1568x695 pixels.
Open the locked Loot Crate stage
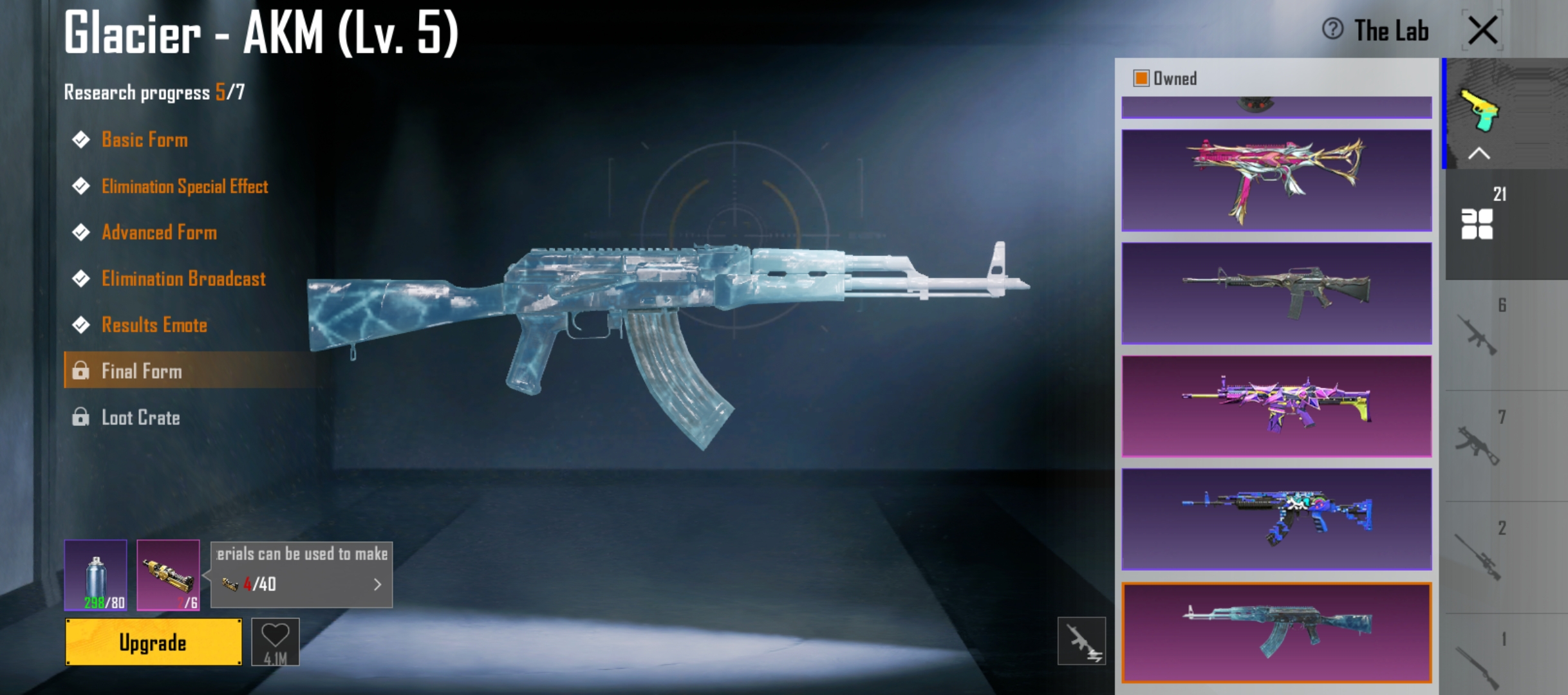(x=140, y=418)
